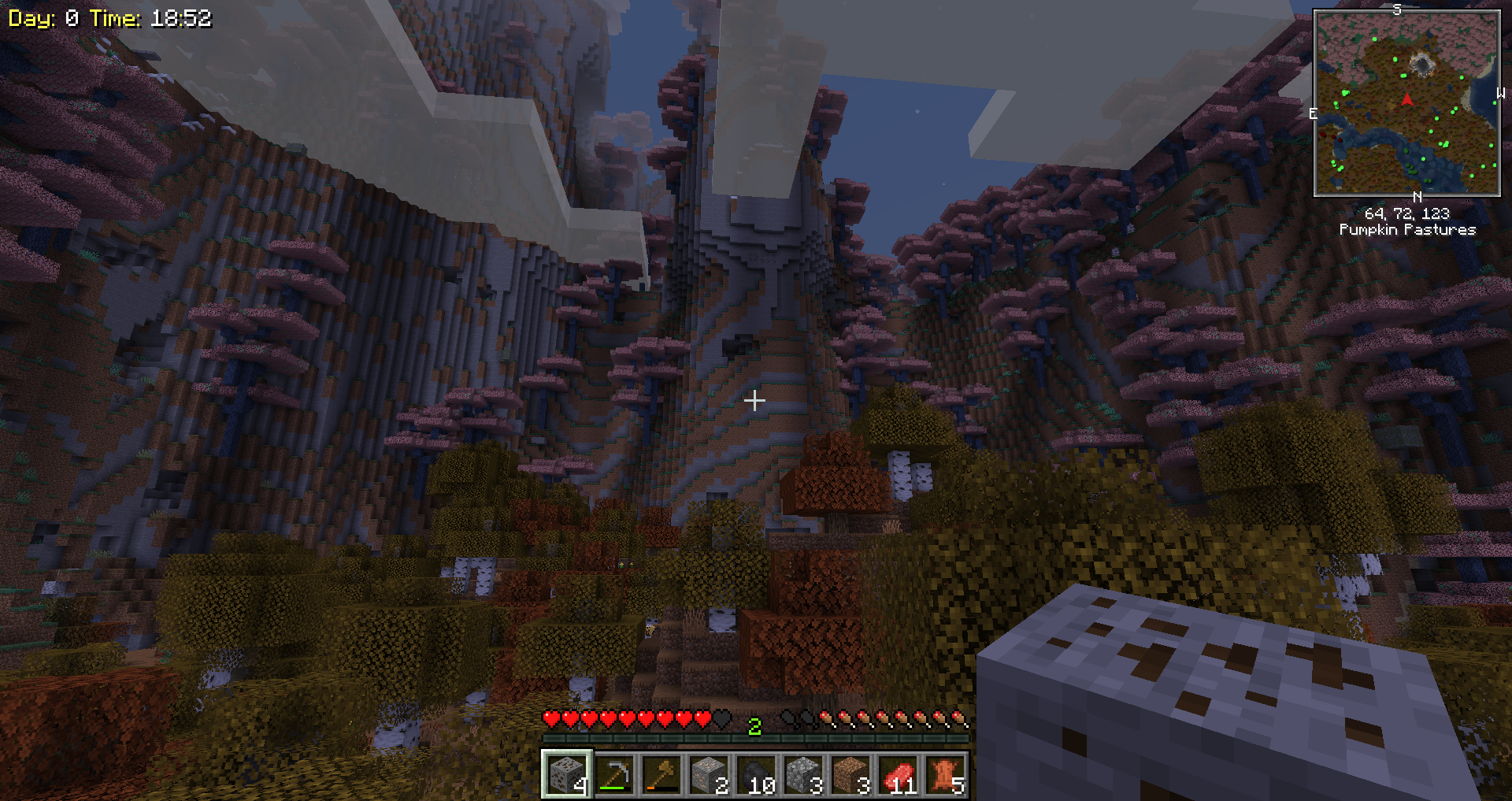Choose the wooden axe in the hotbar
Screen dimensions: 1512x801
click(661, 774)
